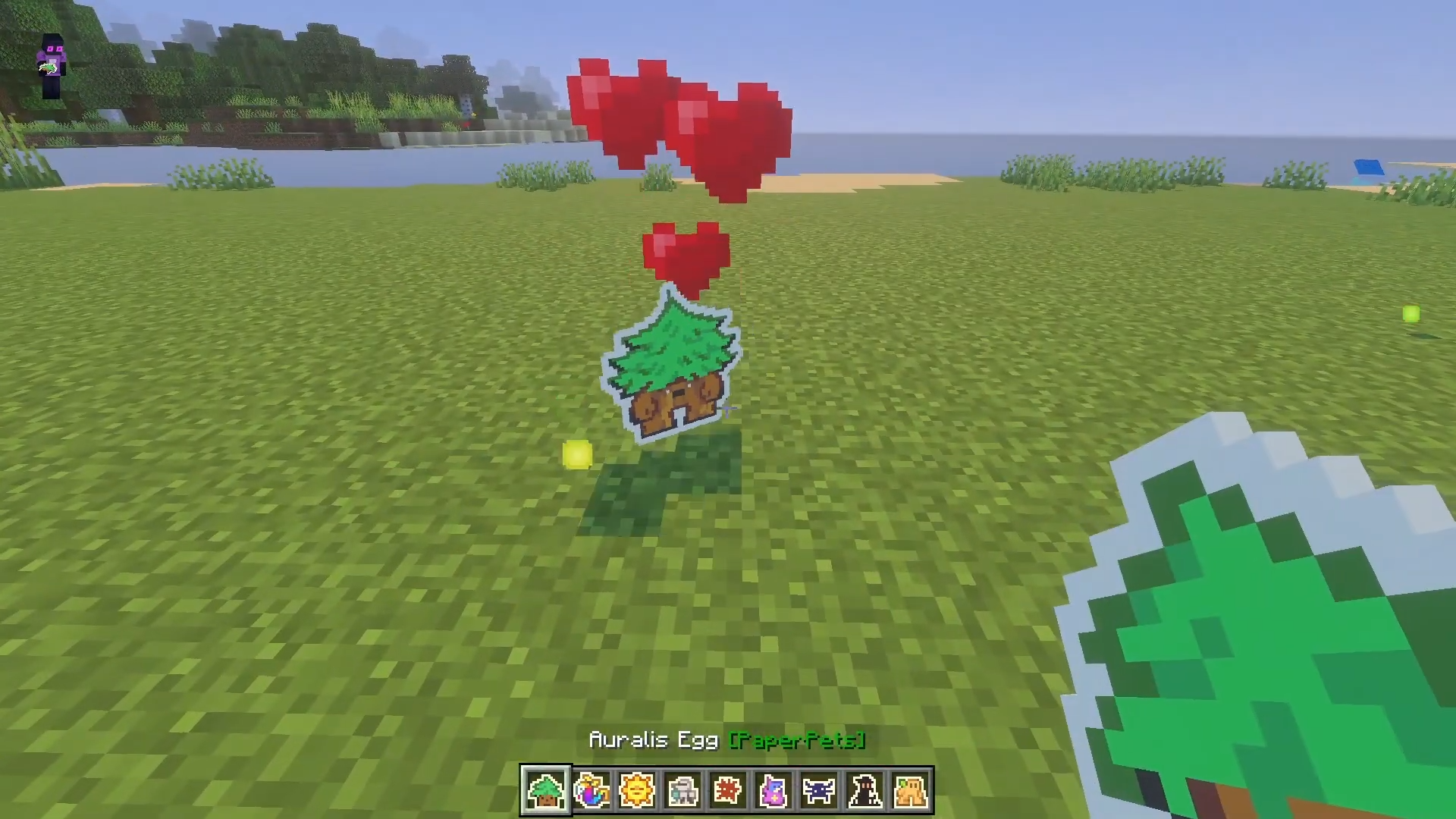Viewport: 1456px width, 819px height.
Task: Select the red spiky pet egg slot
Action: click(728, 790)
